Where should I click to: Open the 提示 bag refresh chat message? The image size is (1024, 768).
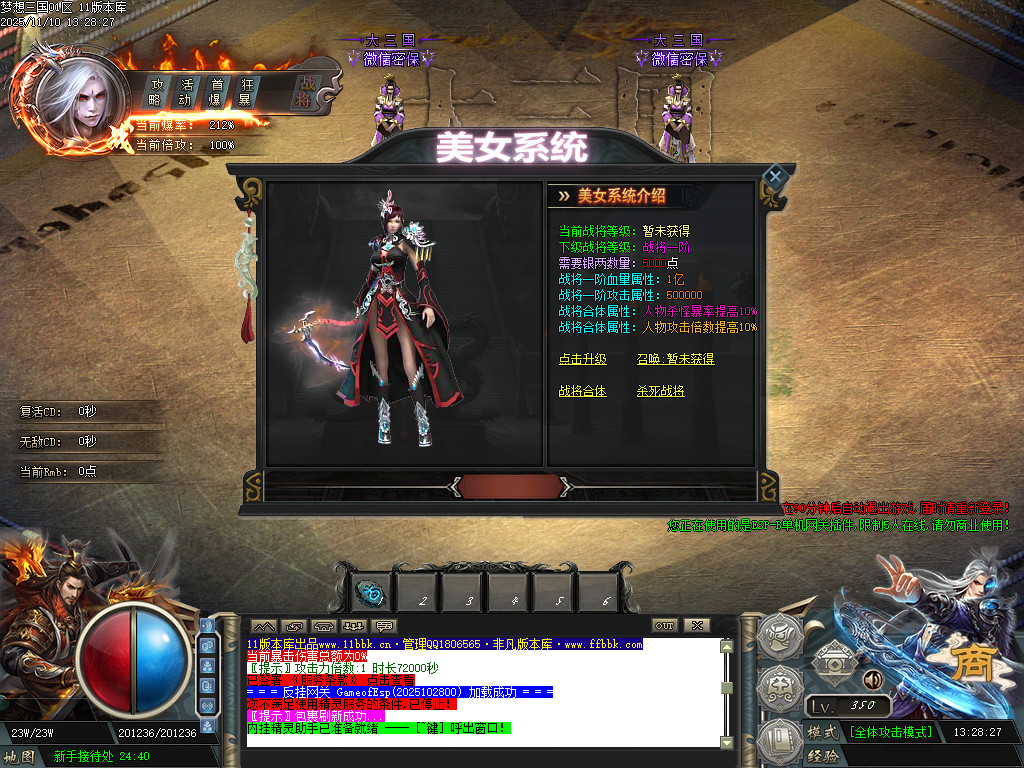[310, 716]
